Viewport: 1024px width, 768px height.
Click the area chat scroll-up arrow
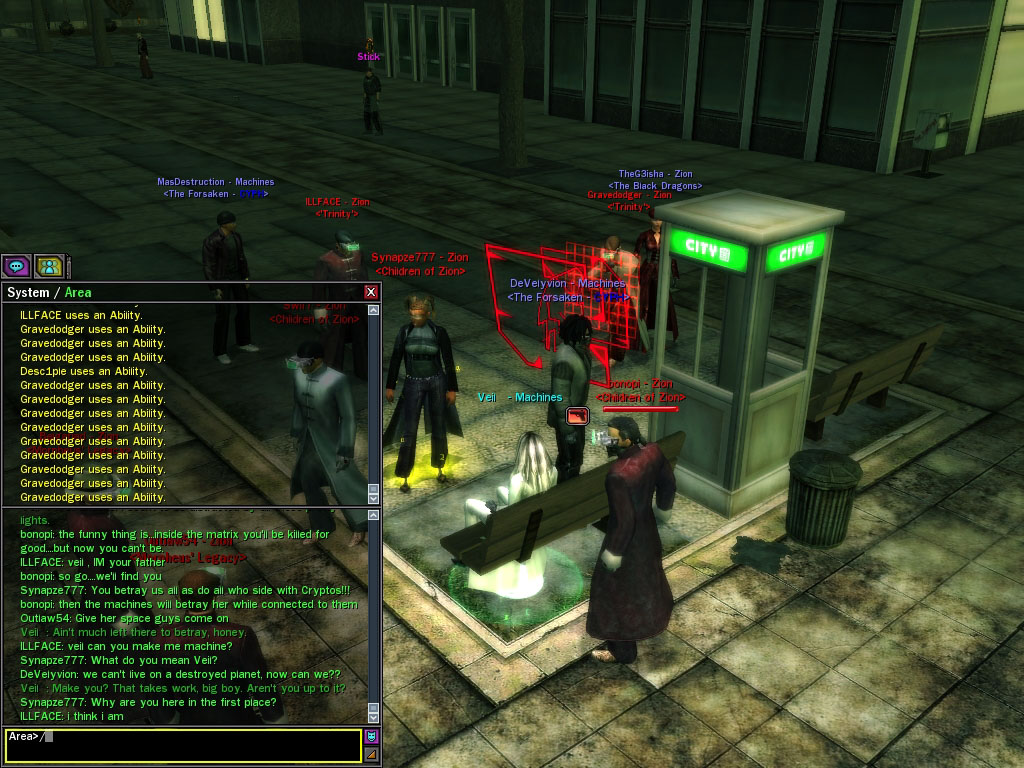pyautogui.click(x=374, y=515)
